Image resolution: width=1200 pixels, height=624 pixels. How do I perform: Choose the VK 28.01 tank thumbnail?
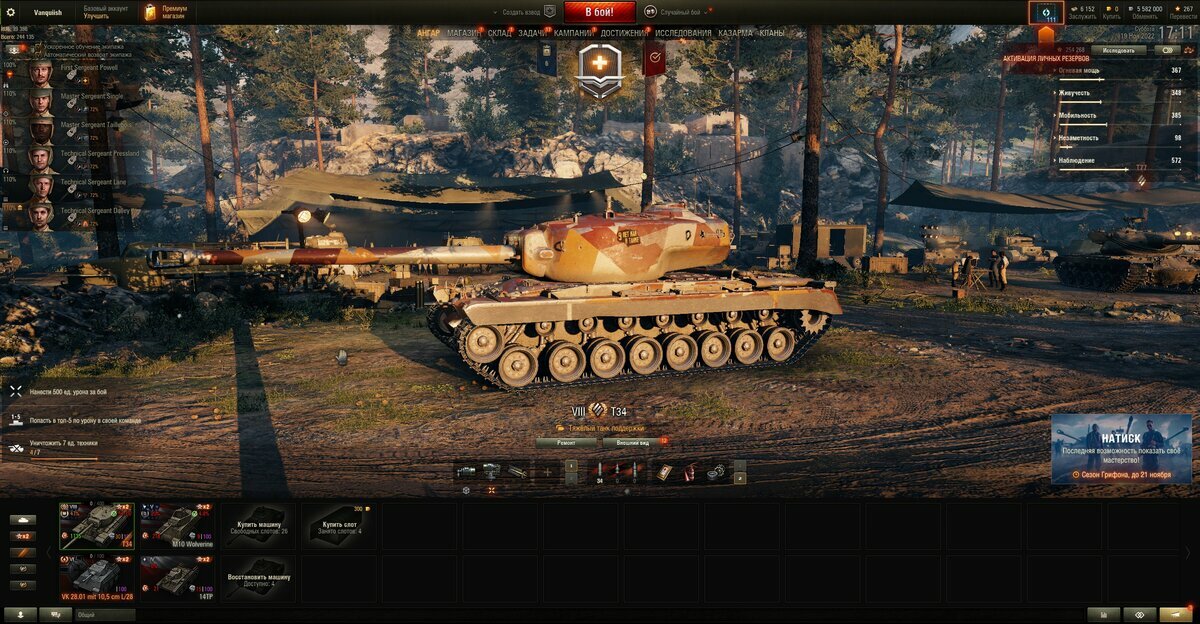tap(96, 578)
